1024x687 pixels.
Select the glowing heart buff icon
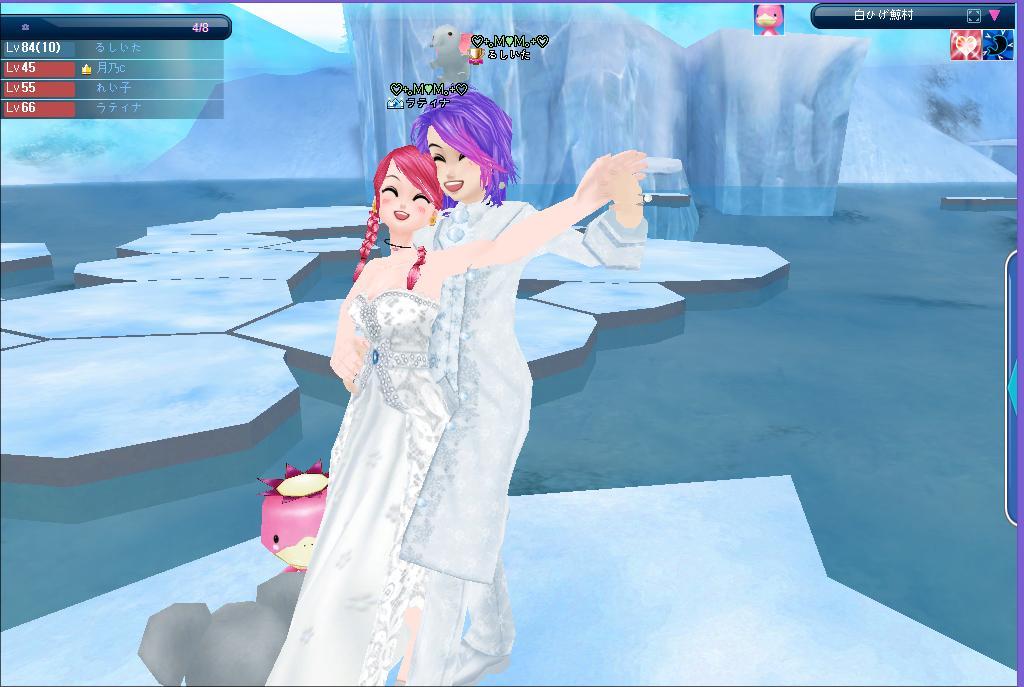965,46
